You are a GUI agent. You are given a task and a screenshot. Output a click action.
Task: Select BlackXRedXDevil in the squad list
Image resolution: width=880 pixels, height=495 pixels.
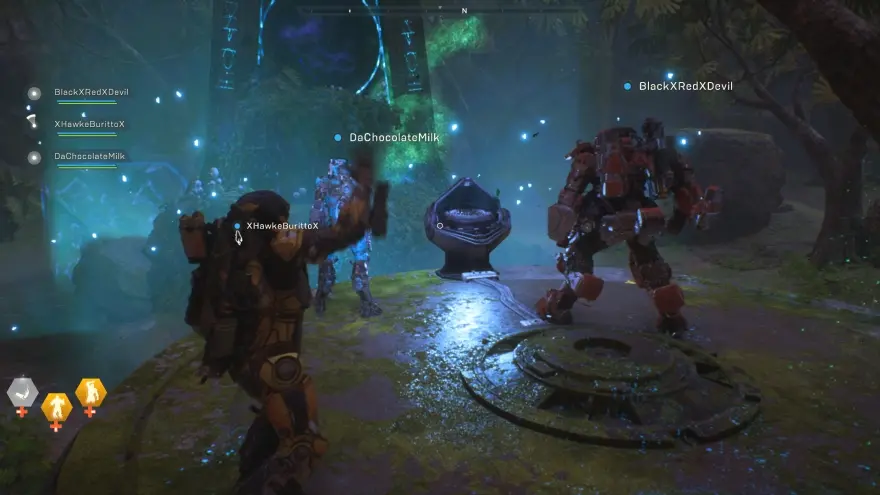coord(90,93)
